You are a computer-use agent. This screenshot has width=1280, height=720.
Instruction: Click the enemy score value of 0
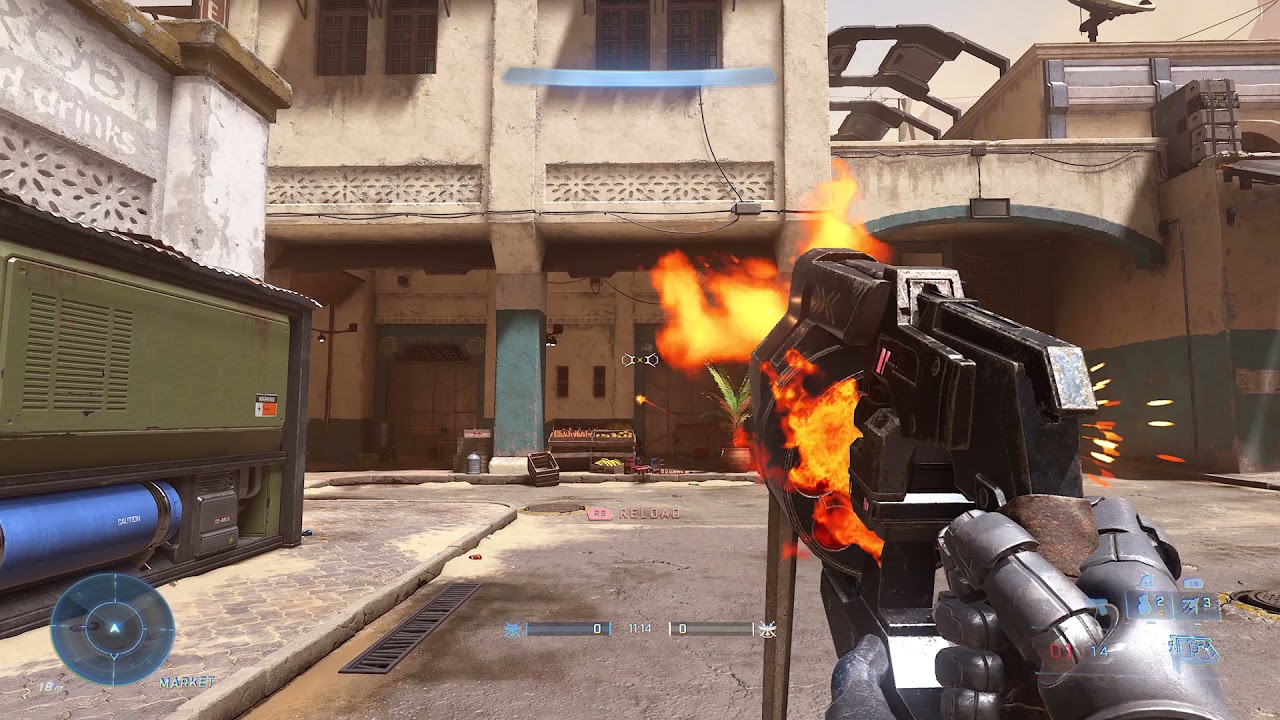click(x=683, y=628)
